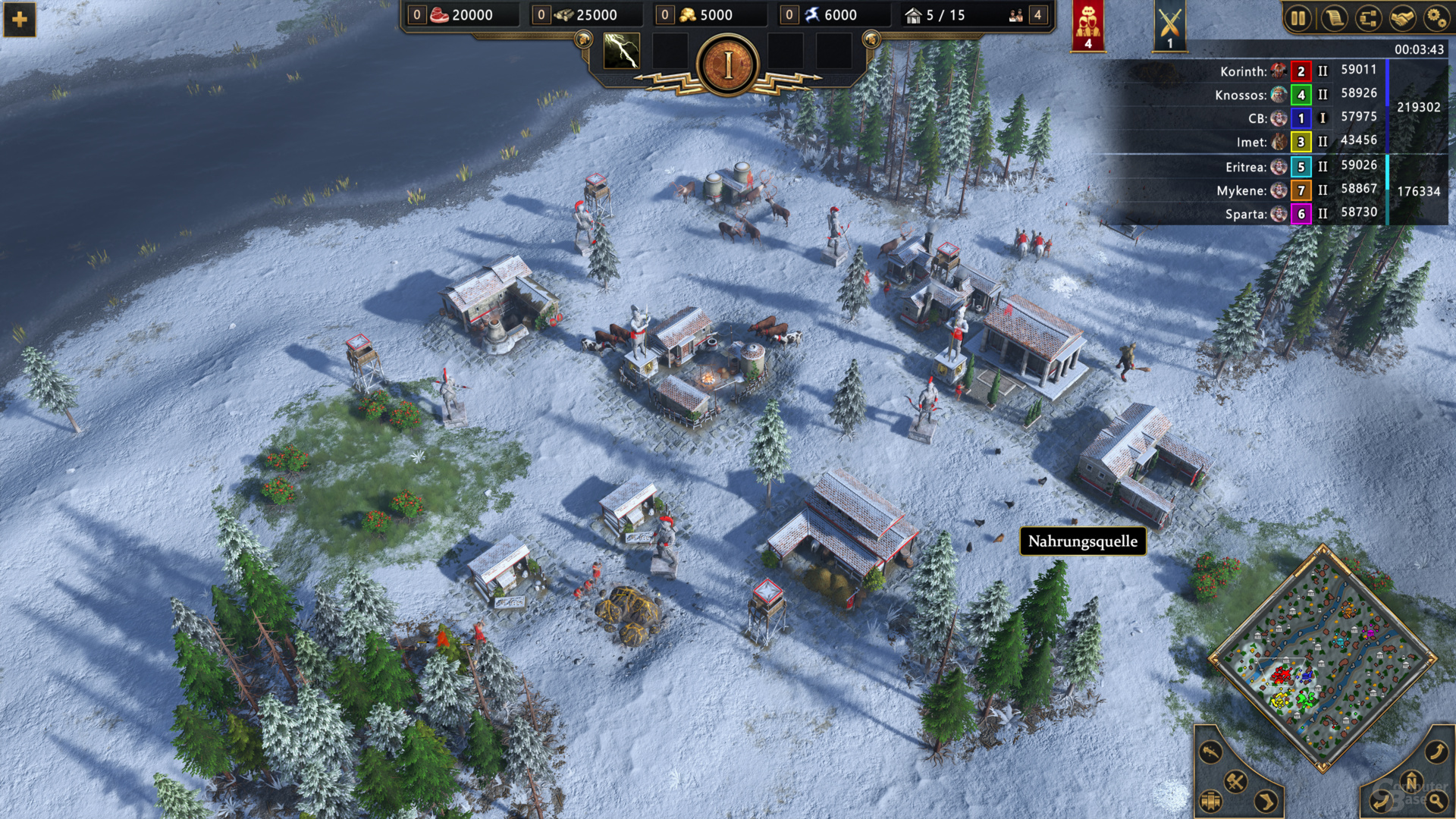Pause the game with the pause button
This screenshot has height=819, width=1456.
1298,18
